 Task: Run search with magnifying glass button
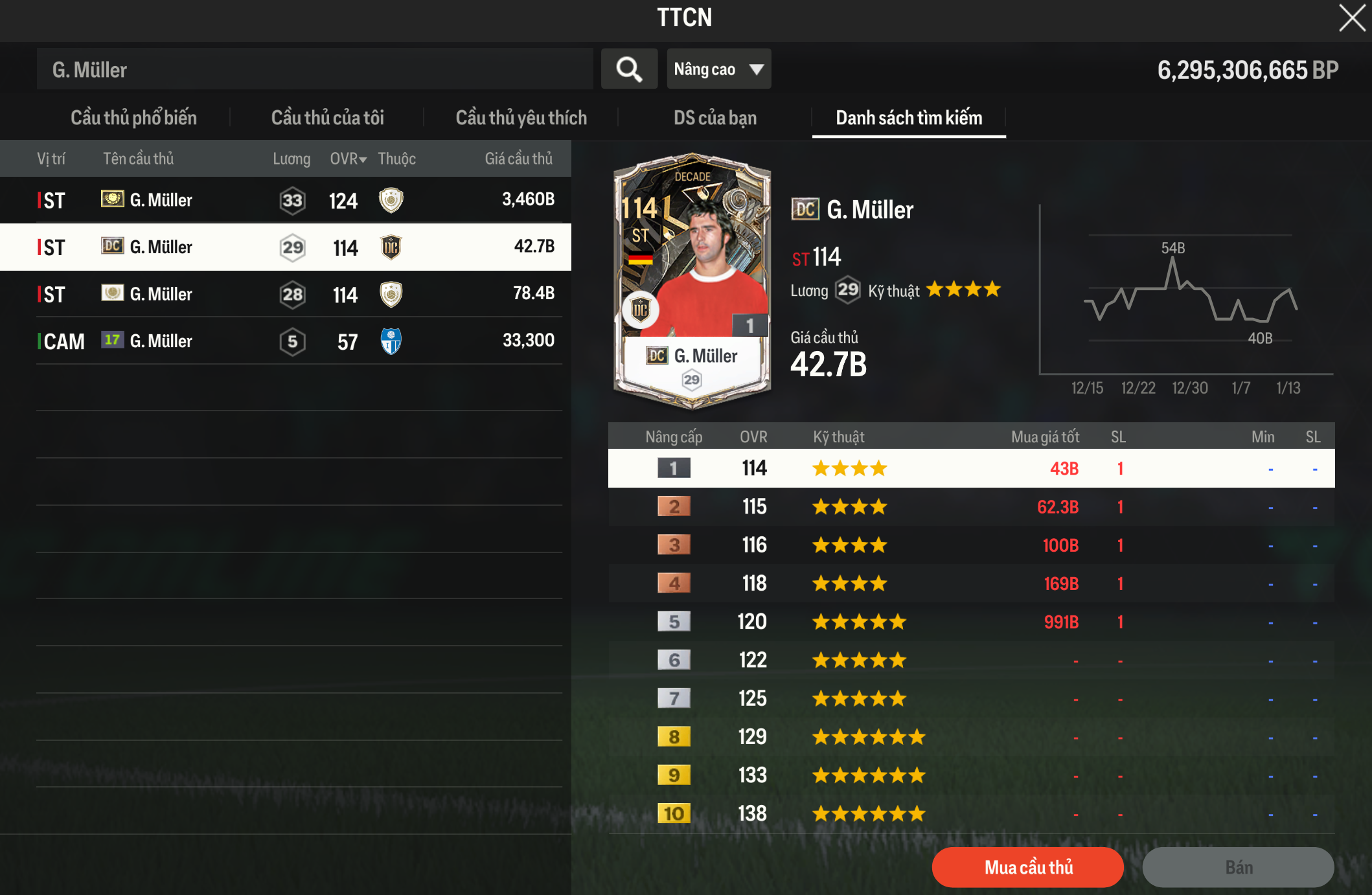pyautogui.click(x=629, y=69)
